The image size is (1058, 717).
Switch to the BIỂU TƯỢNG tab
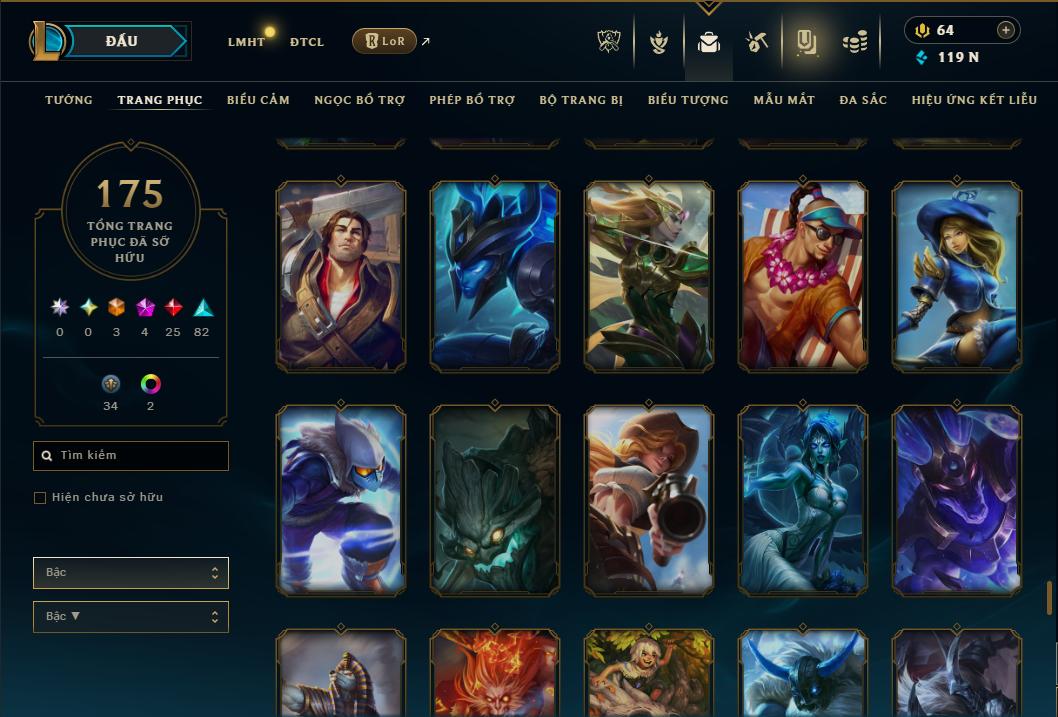(x=688, y=100)
